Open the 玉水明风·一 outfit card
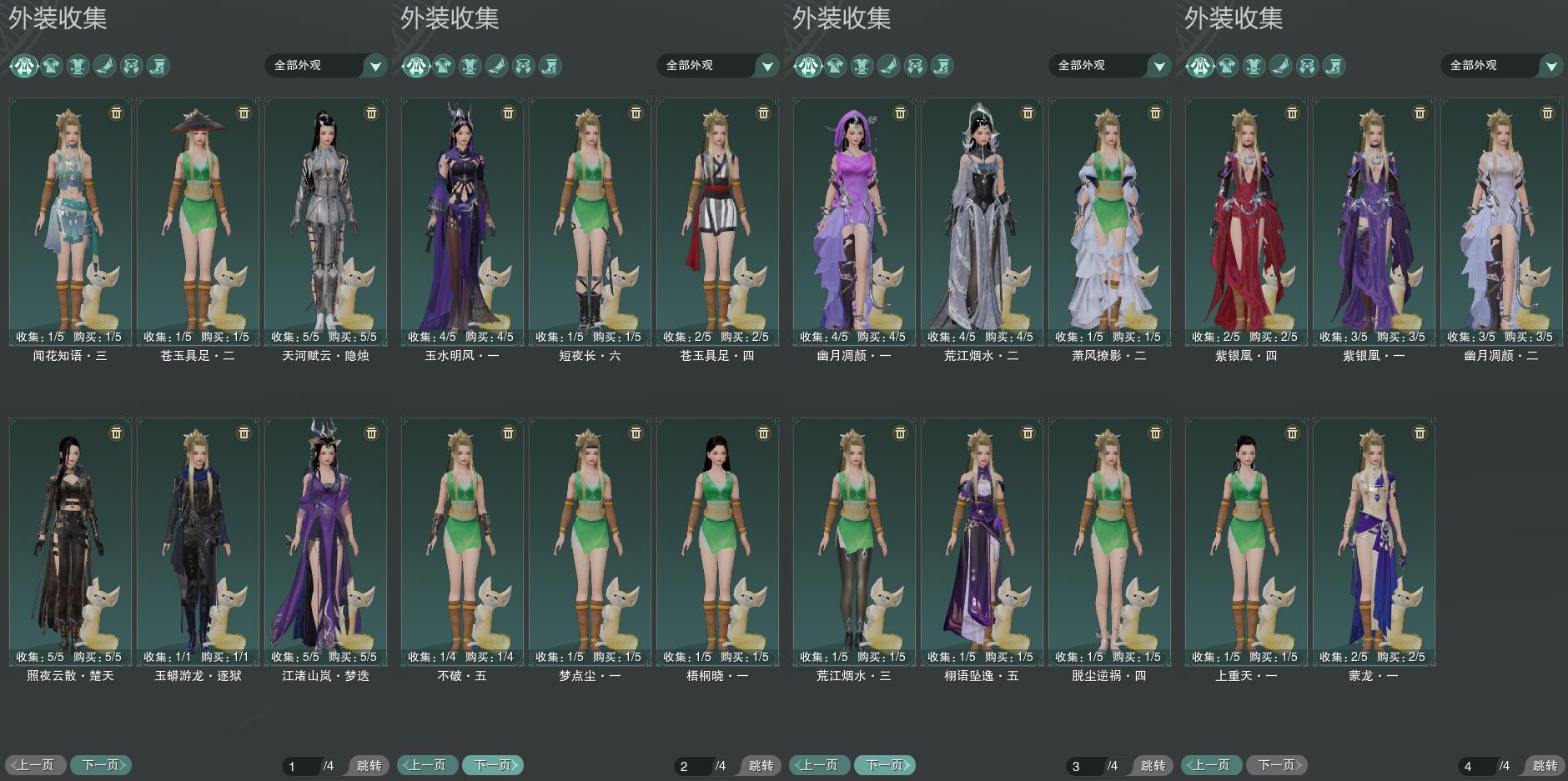This screenshot has height=781, width=1568. 462,221
